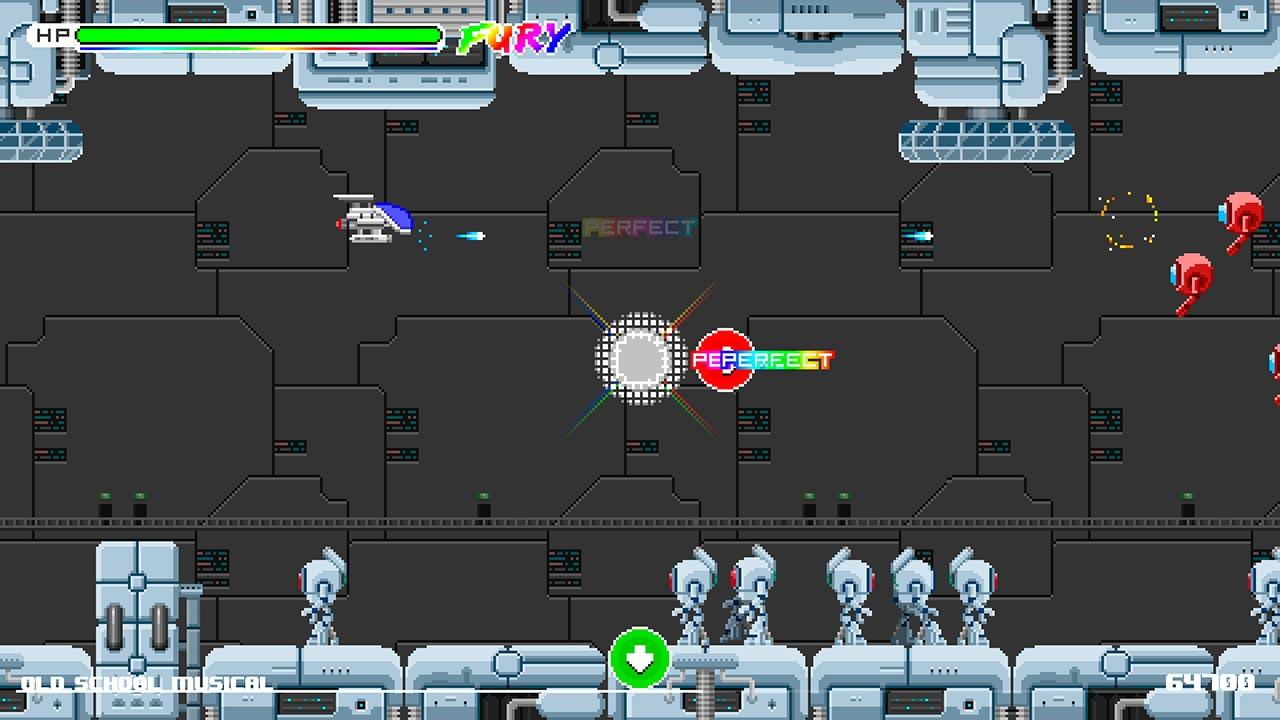Hit the green down-arrow note

(x=640, y=658)
